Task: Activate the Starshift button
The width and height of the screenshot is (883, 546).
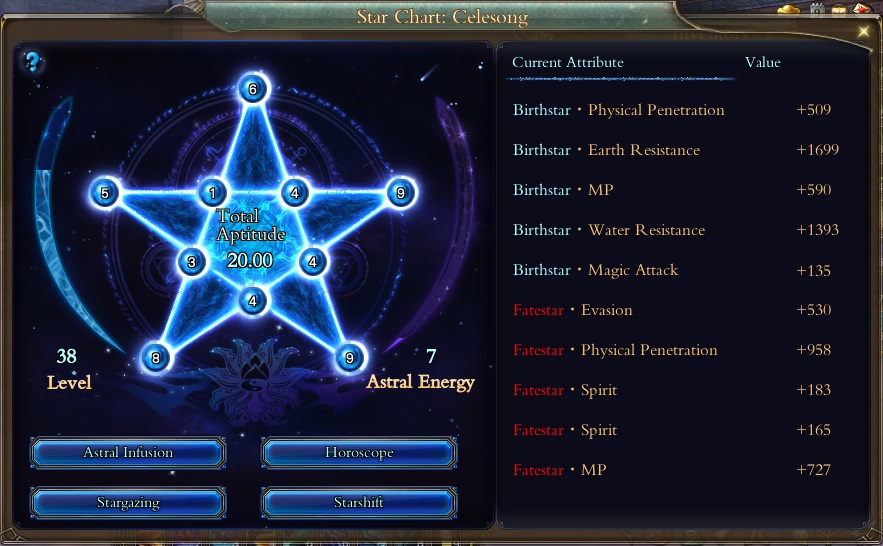Action: (359, 503)
